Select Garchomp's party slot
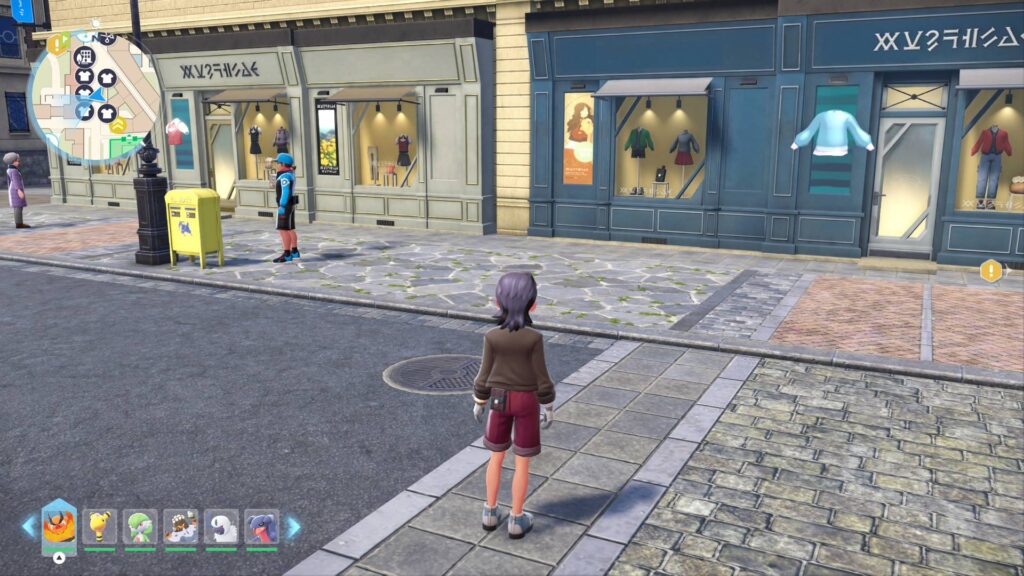This screenshot has height=576, width=1024. tap(262, 526)
